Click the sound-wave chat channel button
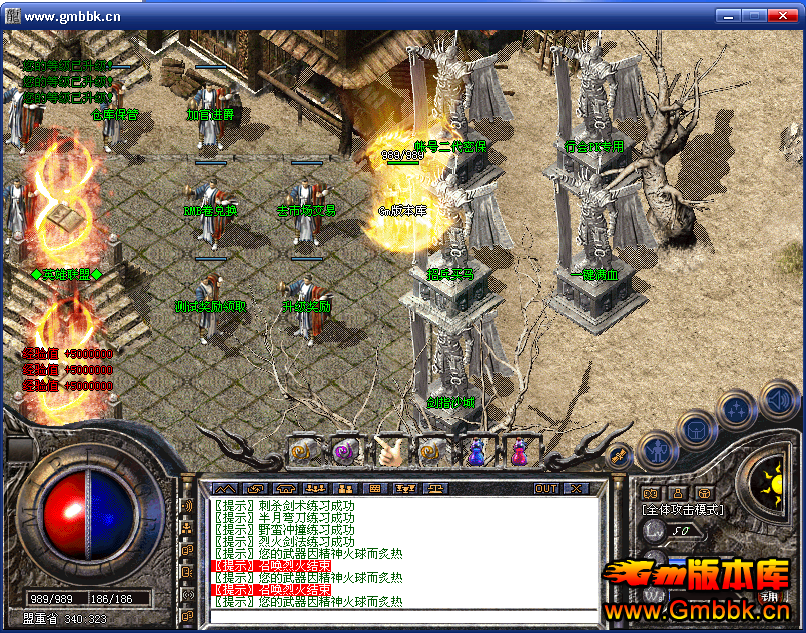Viewport: 806px width, 633px height. tap(185, 506)
